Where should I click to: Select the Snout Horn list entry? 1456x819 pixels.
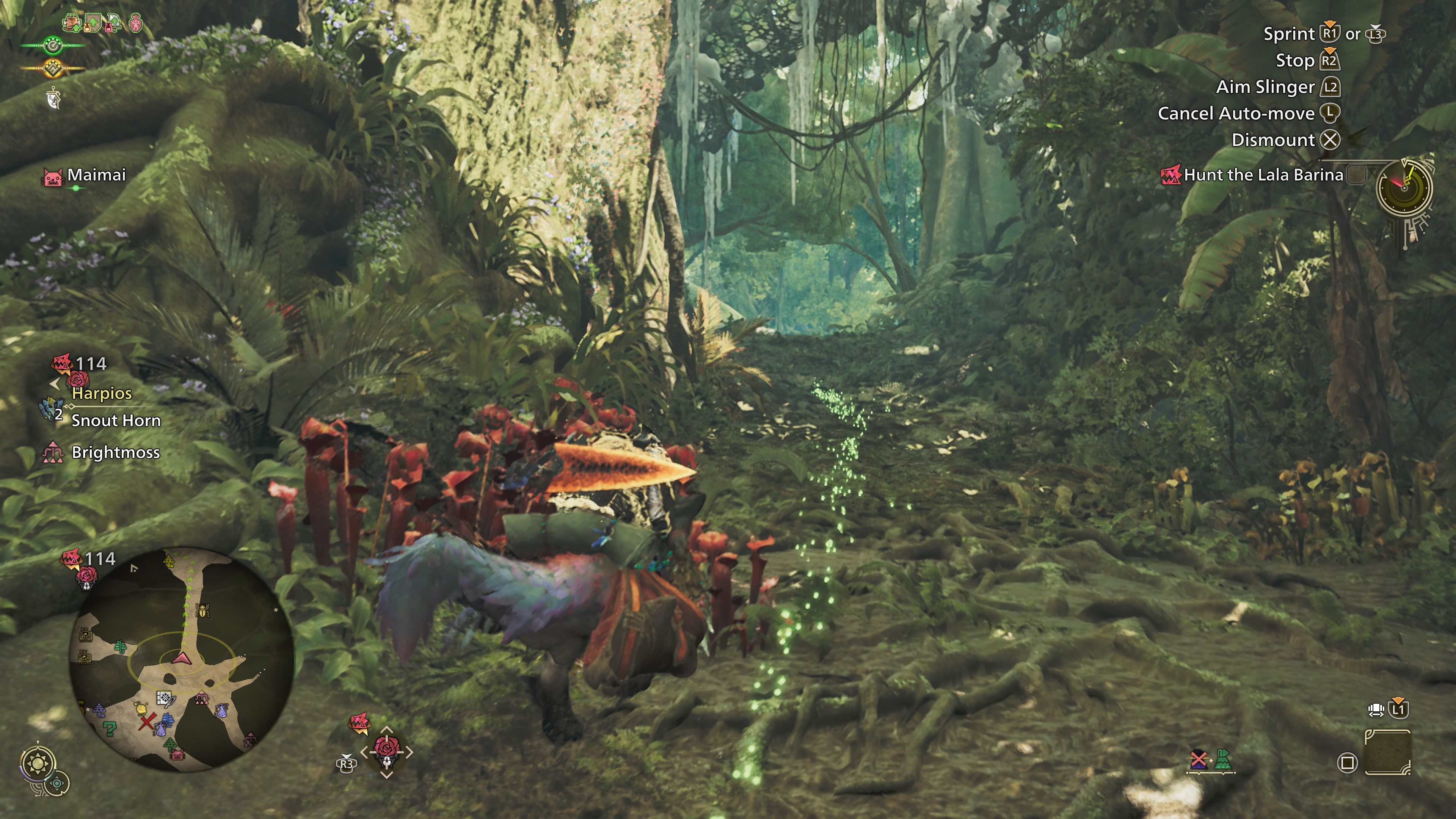click(x=116, y=420)
